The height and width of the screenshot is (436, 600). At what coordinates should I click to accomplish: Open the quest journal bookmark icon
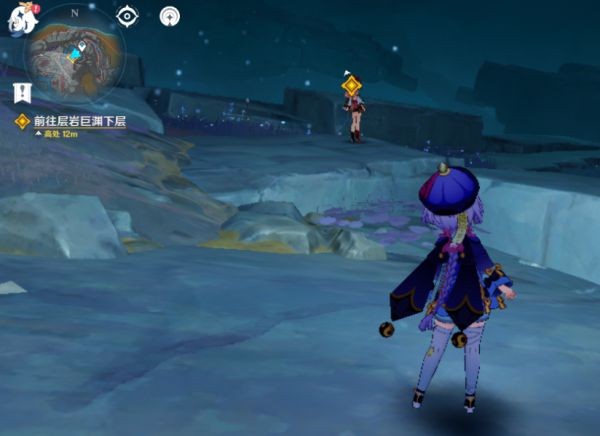pos(22,93)
